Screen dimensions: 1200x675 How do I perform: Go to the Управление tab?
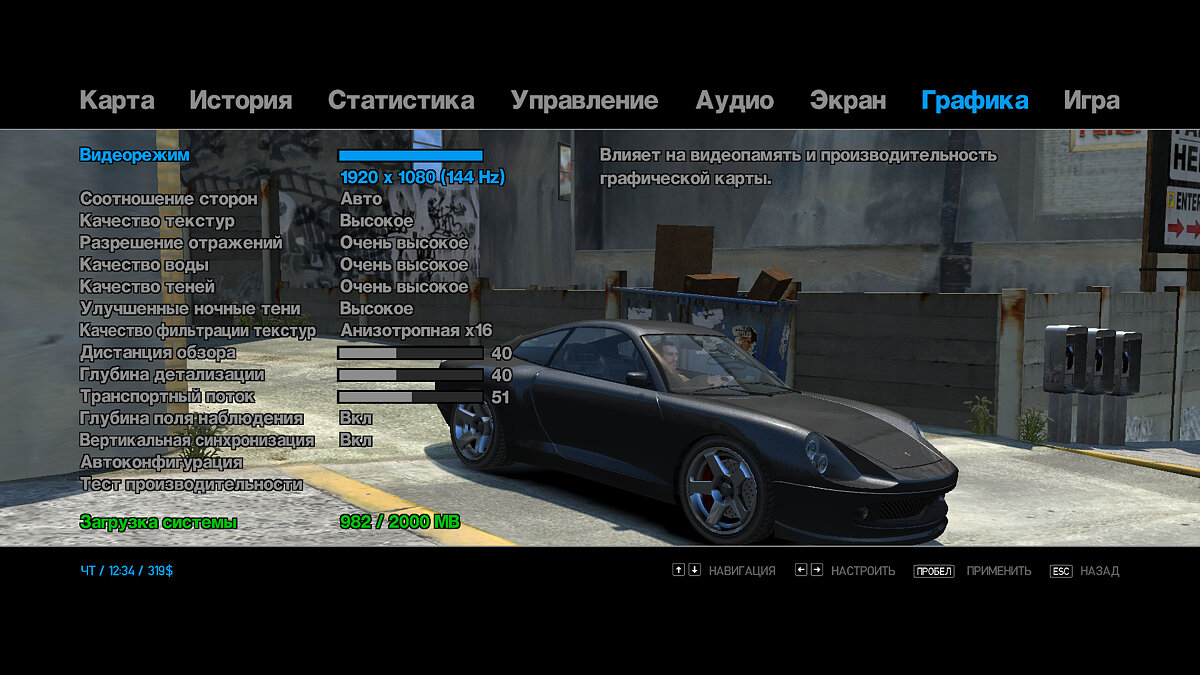pos(584,100)
